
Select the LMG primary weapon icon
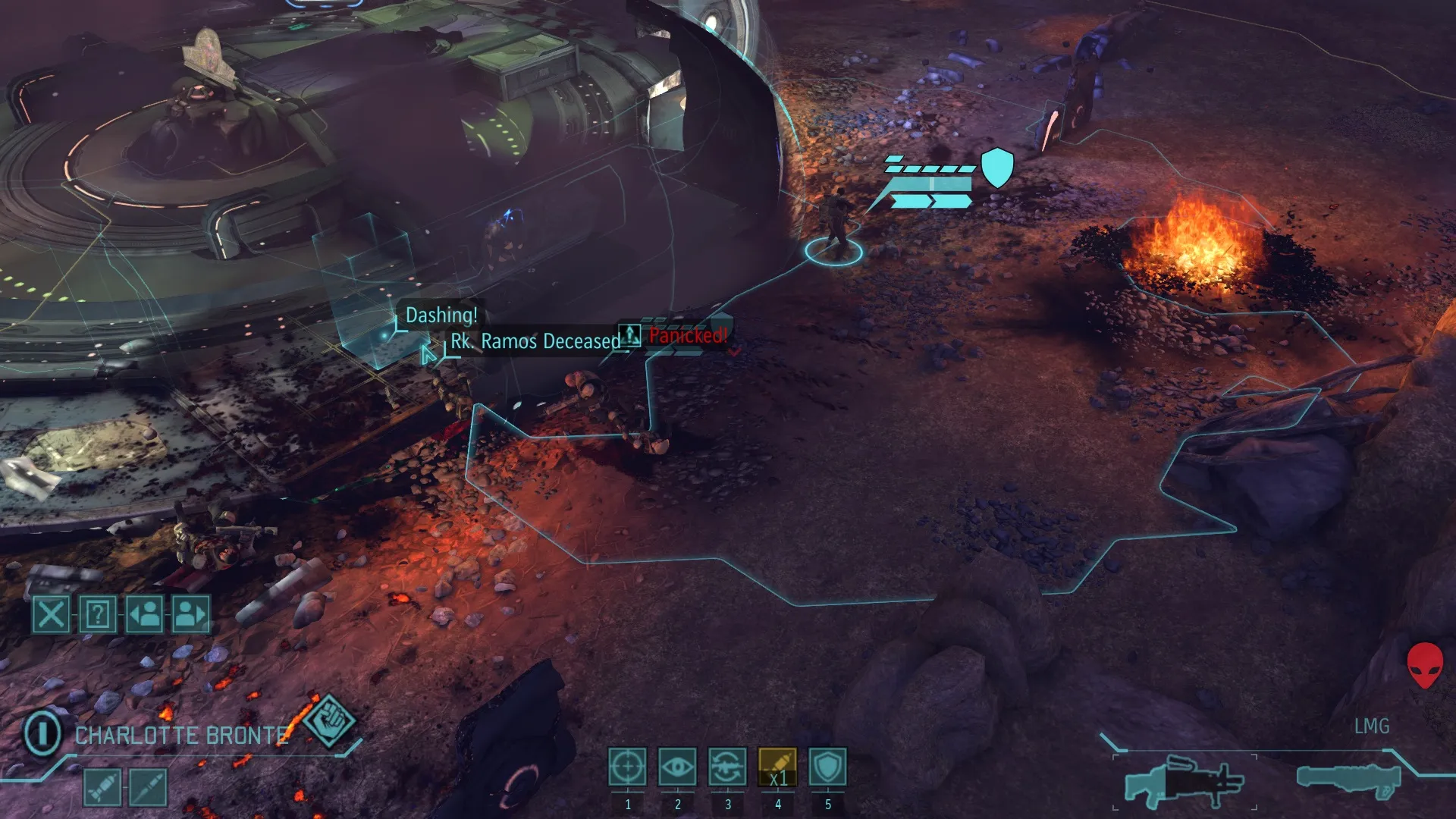click(x=1183, y=781)
